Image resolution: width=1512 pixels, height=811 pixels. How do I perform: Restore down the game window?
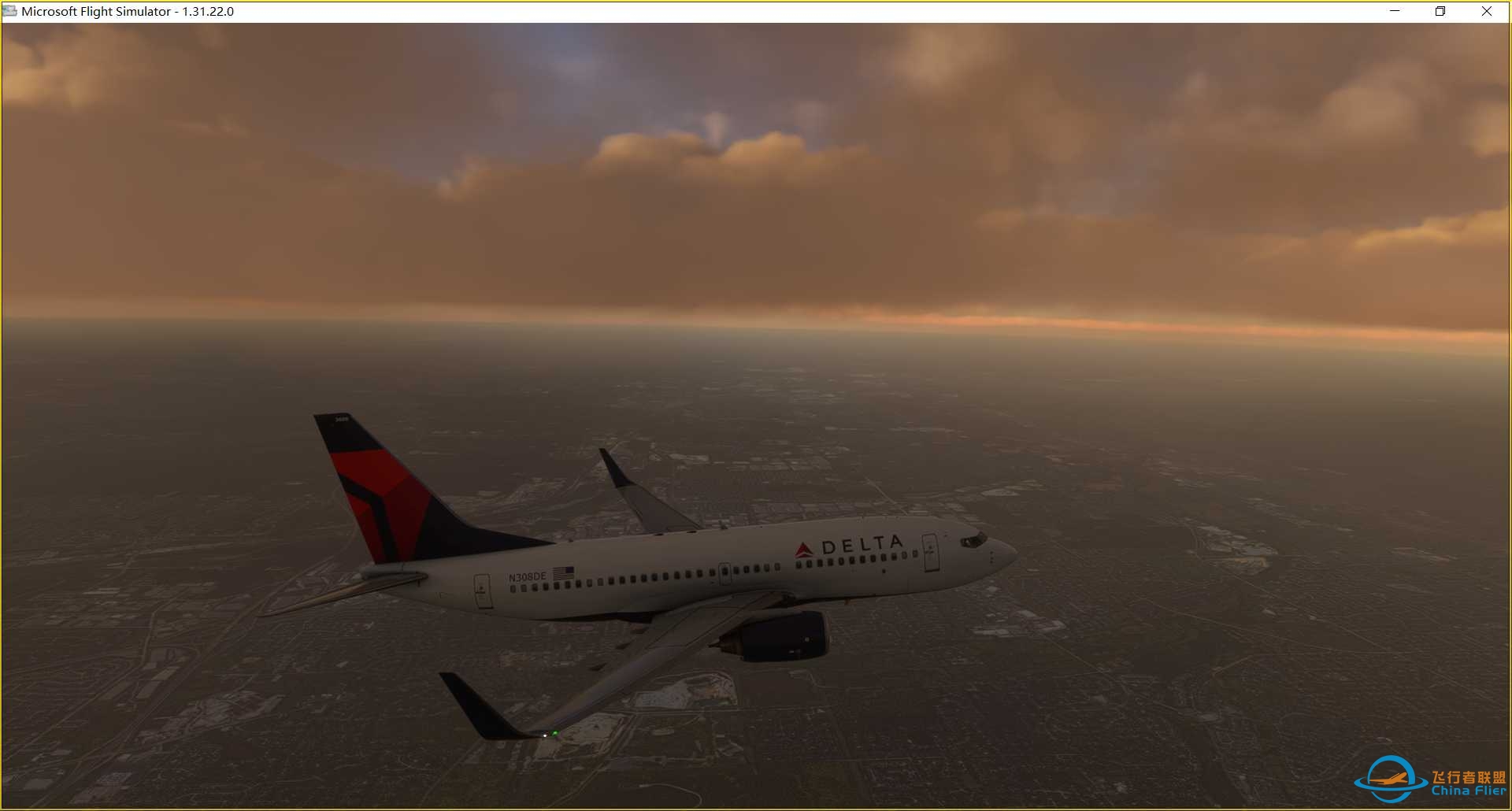tap(1440, 11)
